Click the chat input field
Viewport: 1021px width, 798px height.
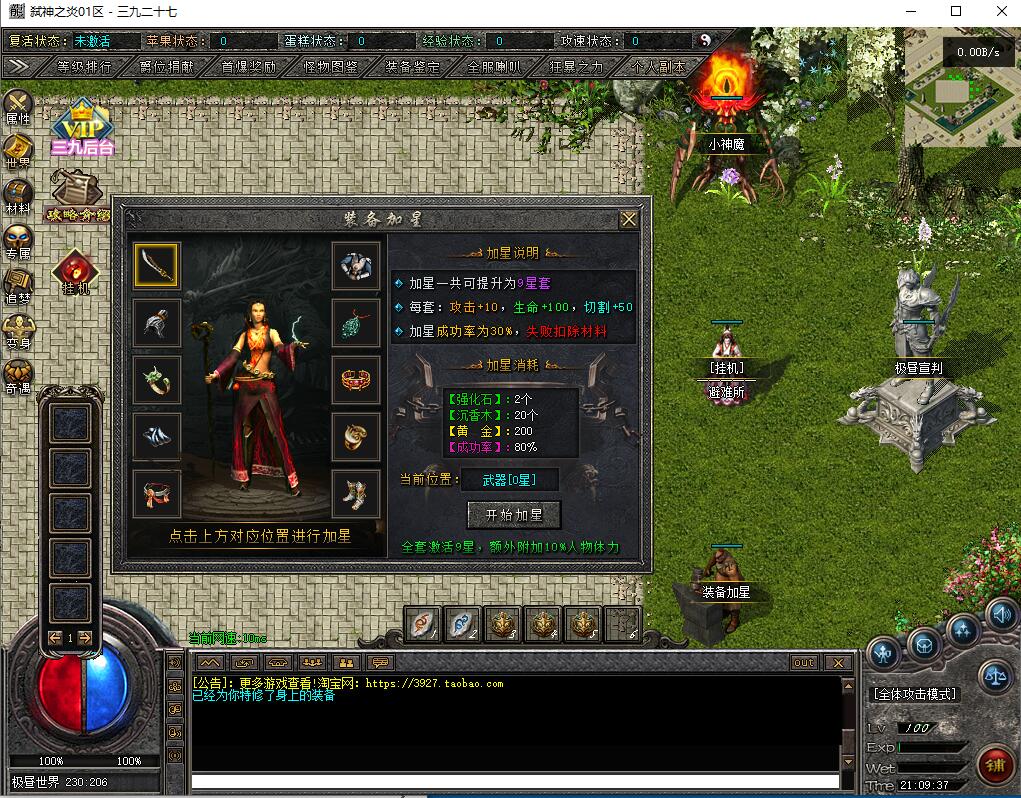coord(515,781)
